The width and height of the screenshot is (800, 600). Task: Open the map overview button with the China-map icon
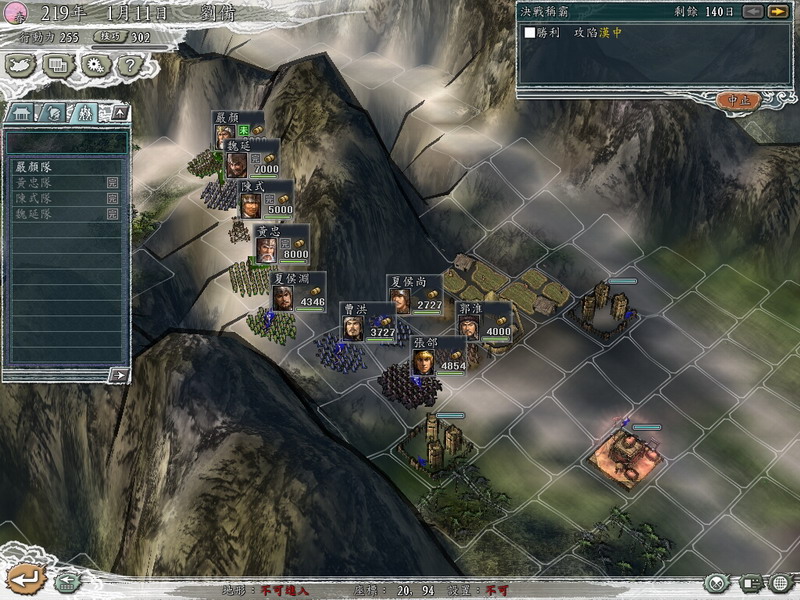tap(20, 66)
